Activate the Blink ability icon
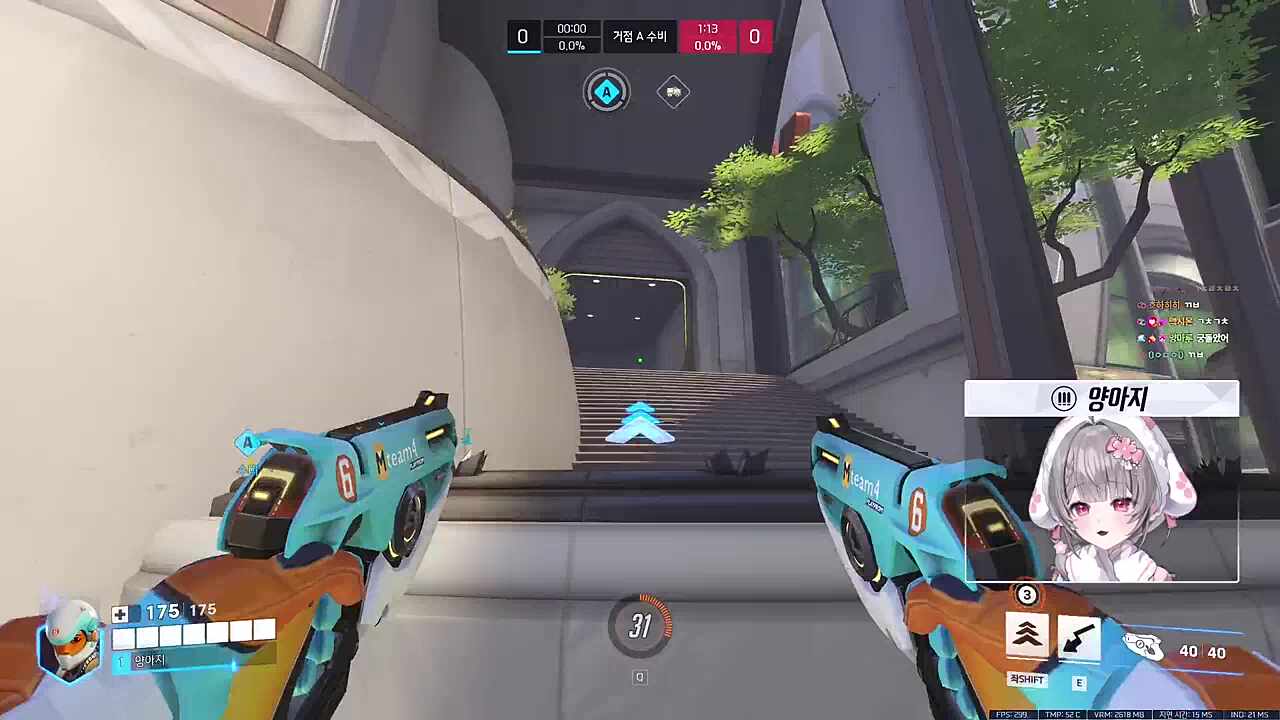The image size is (1280, 720). coord(1027,637)
